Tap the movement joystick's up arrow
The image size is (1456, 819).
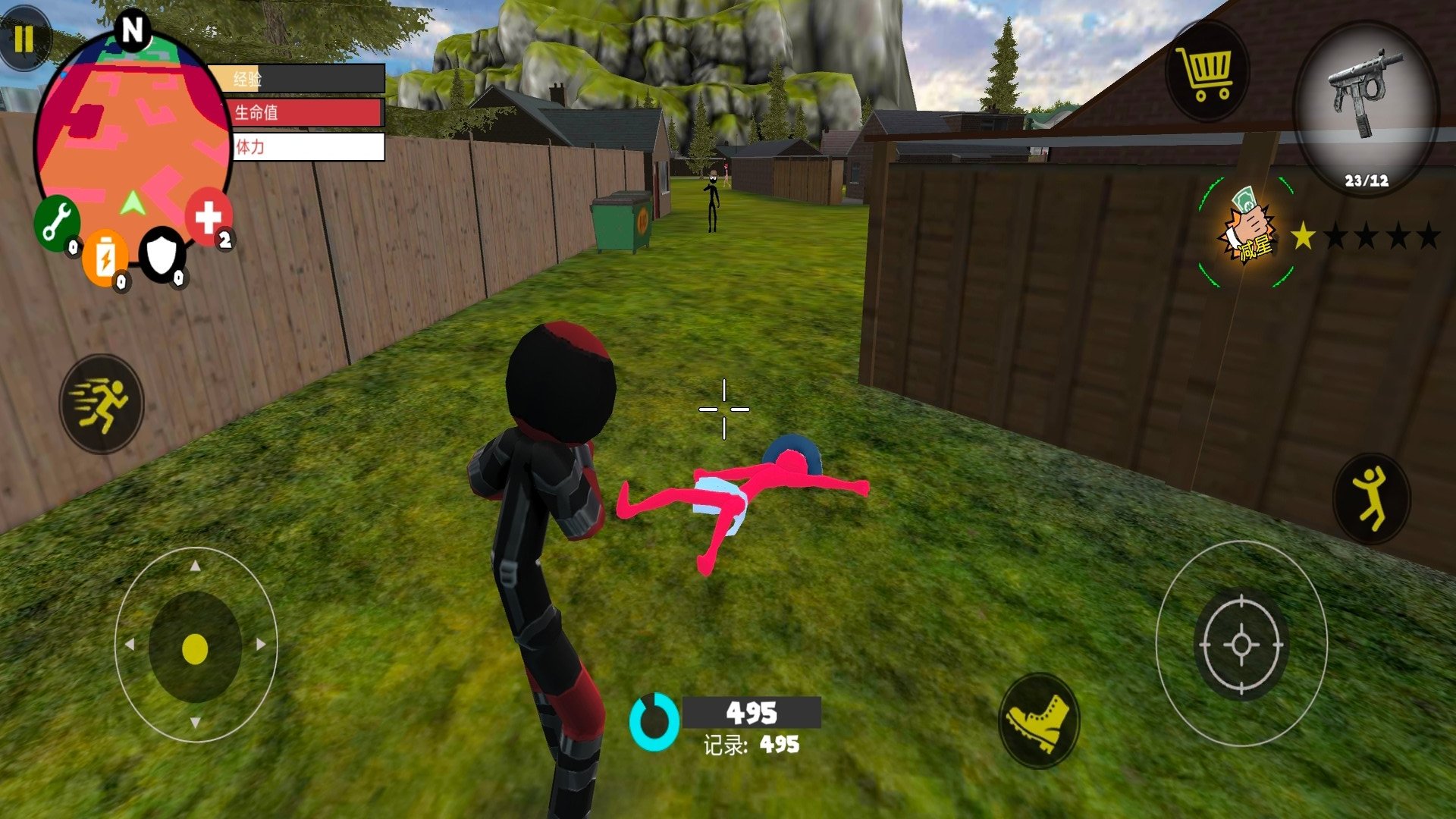pyautogui.click(x=196, y=566)
